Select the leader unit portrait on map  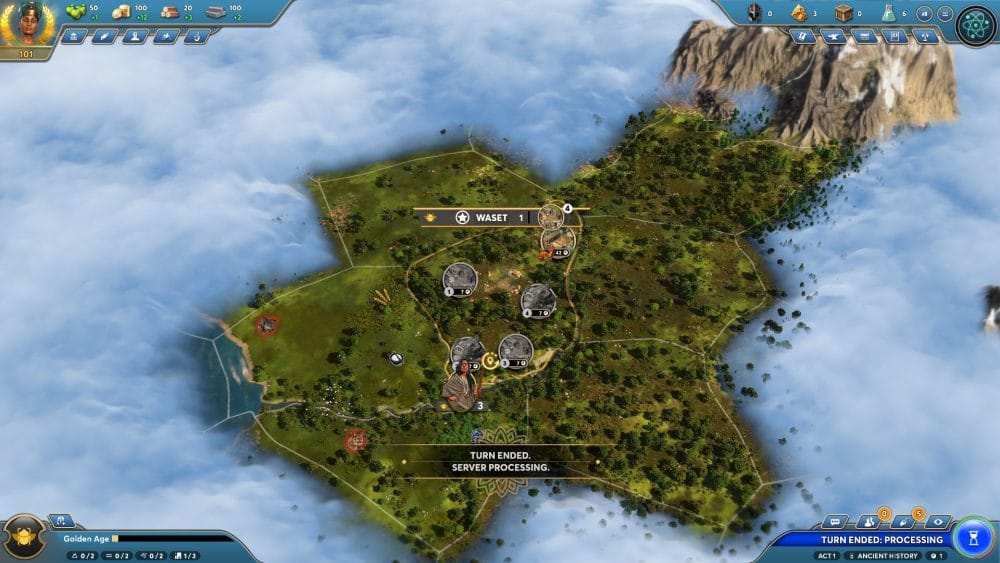tap(461, 386)
